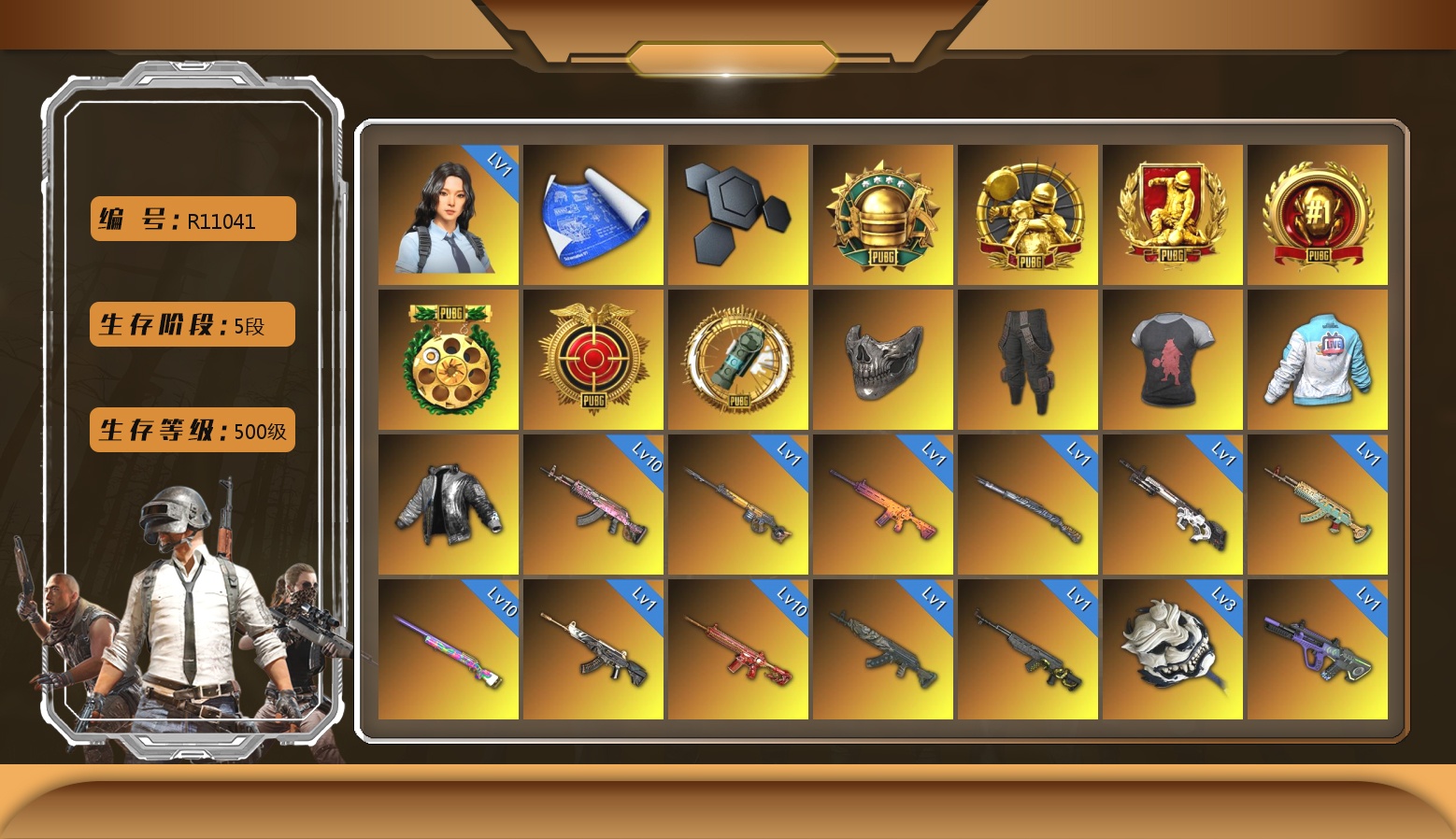The image size is (1456, 839).
Task: Select the red crosshair target medal
Action: coord(592,360)
